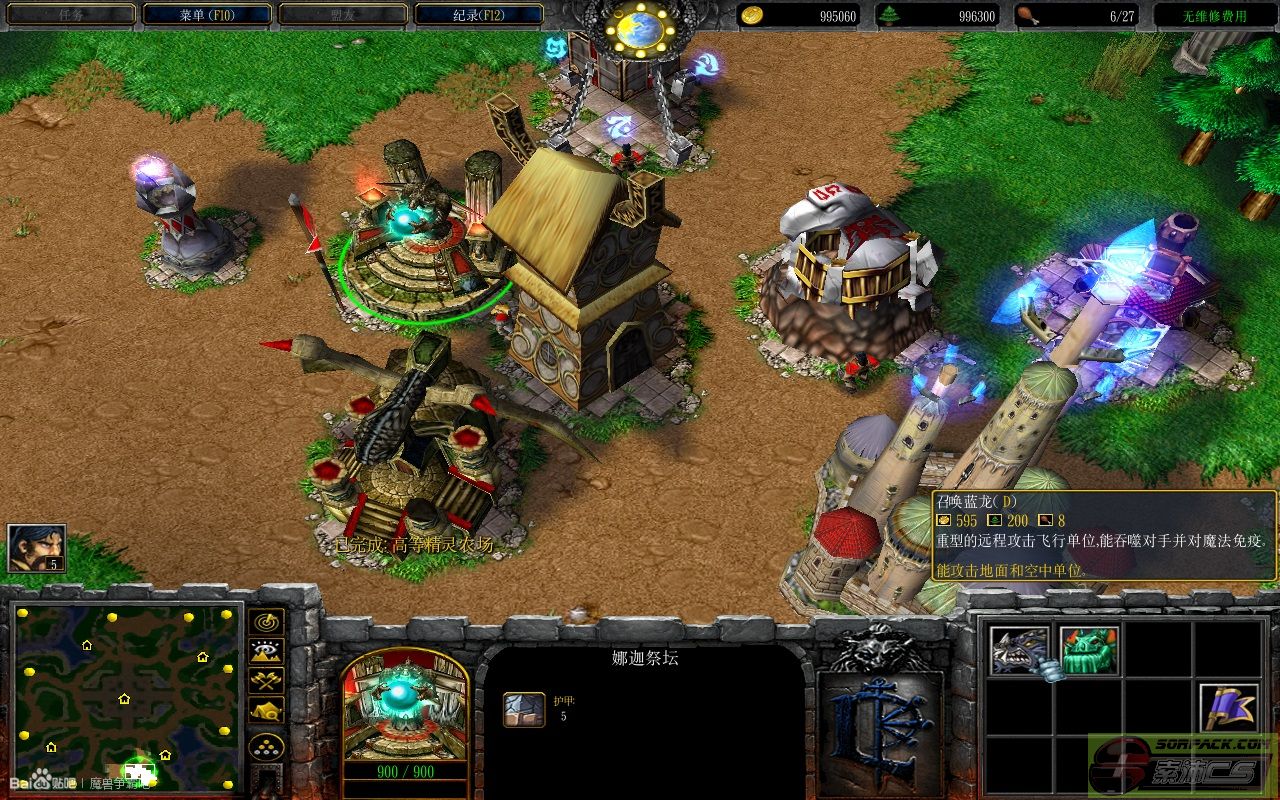Open the formation toggle button
Screen dimensions: 1280x800
click(x=267, y=746)
